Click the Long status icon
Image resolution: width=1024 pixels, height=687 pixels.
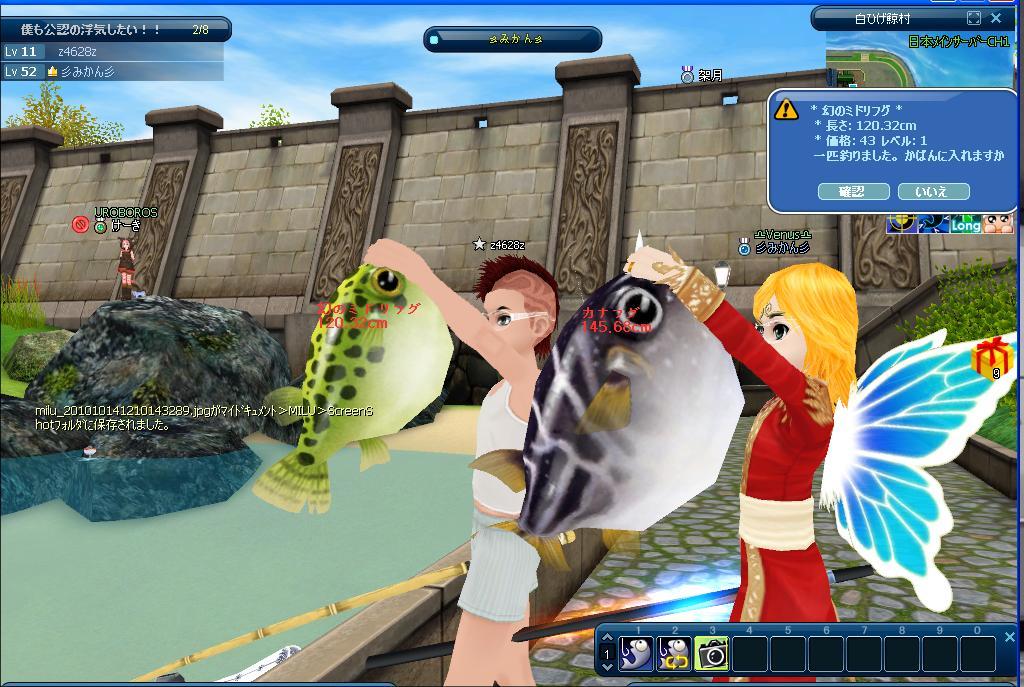click(965, 225)
